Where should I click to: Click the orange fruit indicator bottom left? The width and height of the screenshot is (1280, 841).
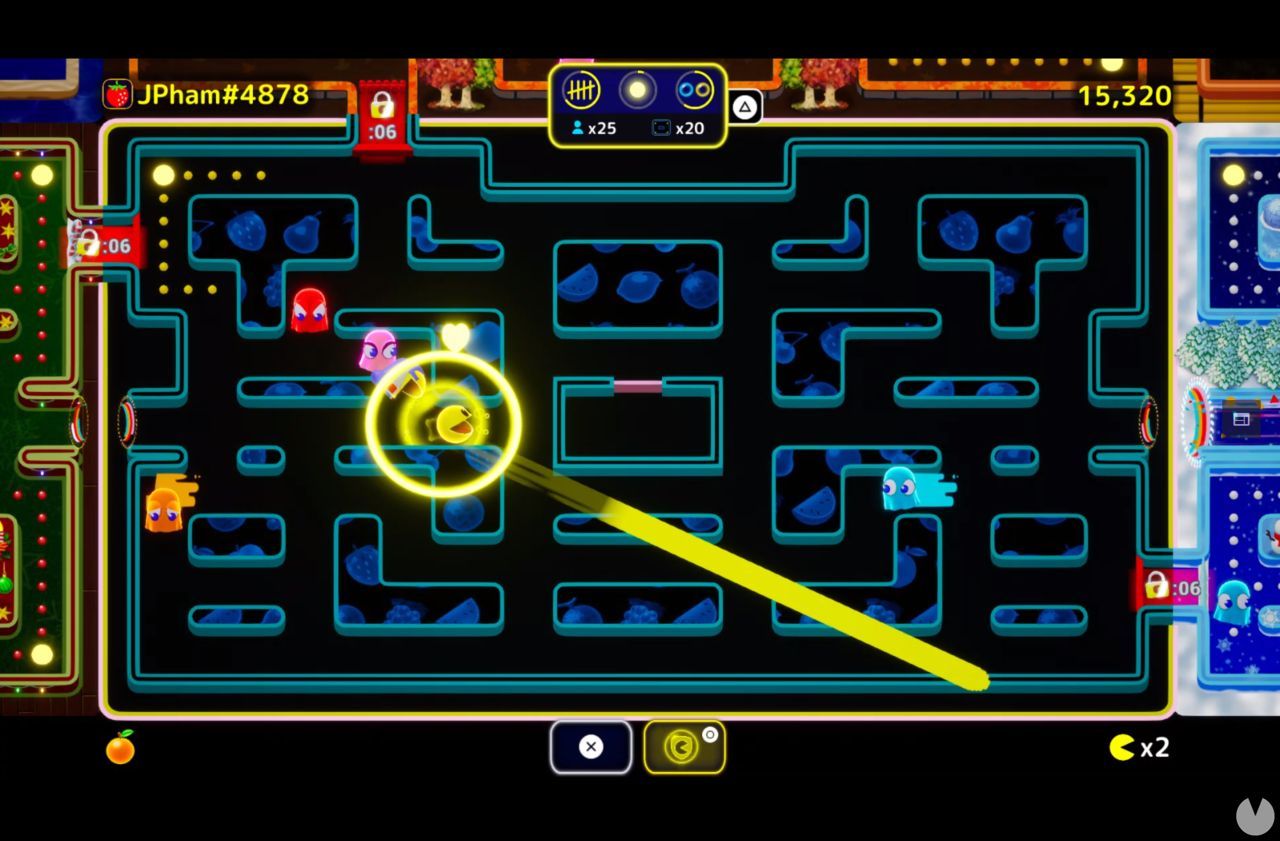[119, 748]
